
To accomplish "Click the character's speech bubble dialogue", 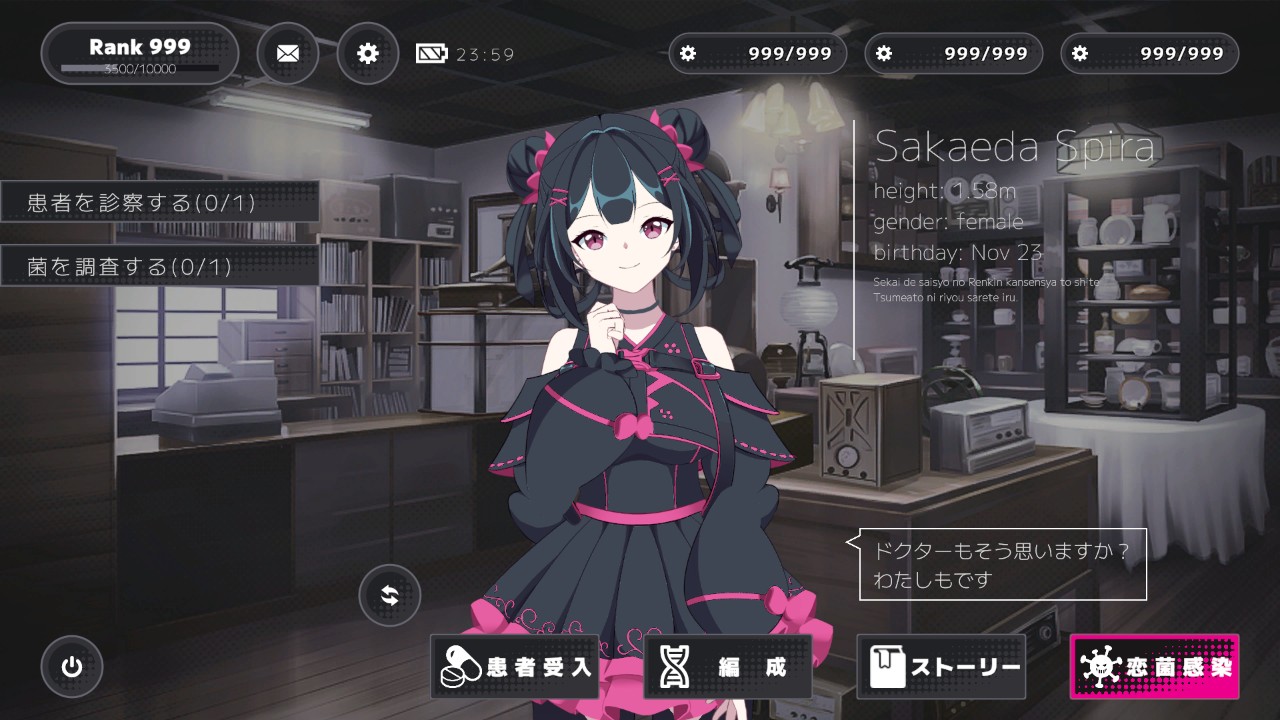I will [x=1002, y=565].
